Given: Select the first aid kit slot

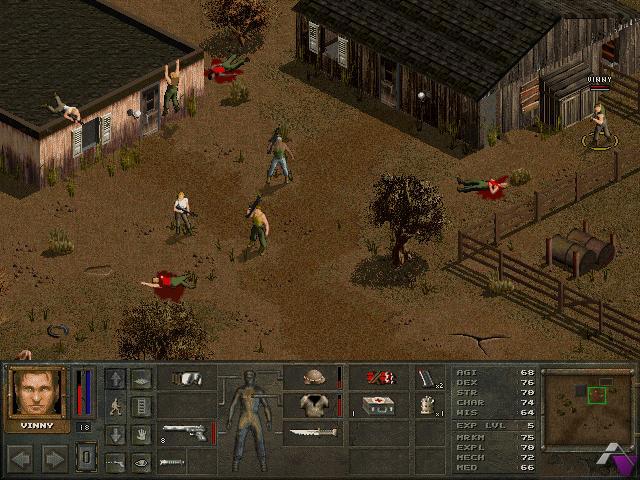Looking at the screenshot, I should pos(378,405).
